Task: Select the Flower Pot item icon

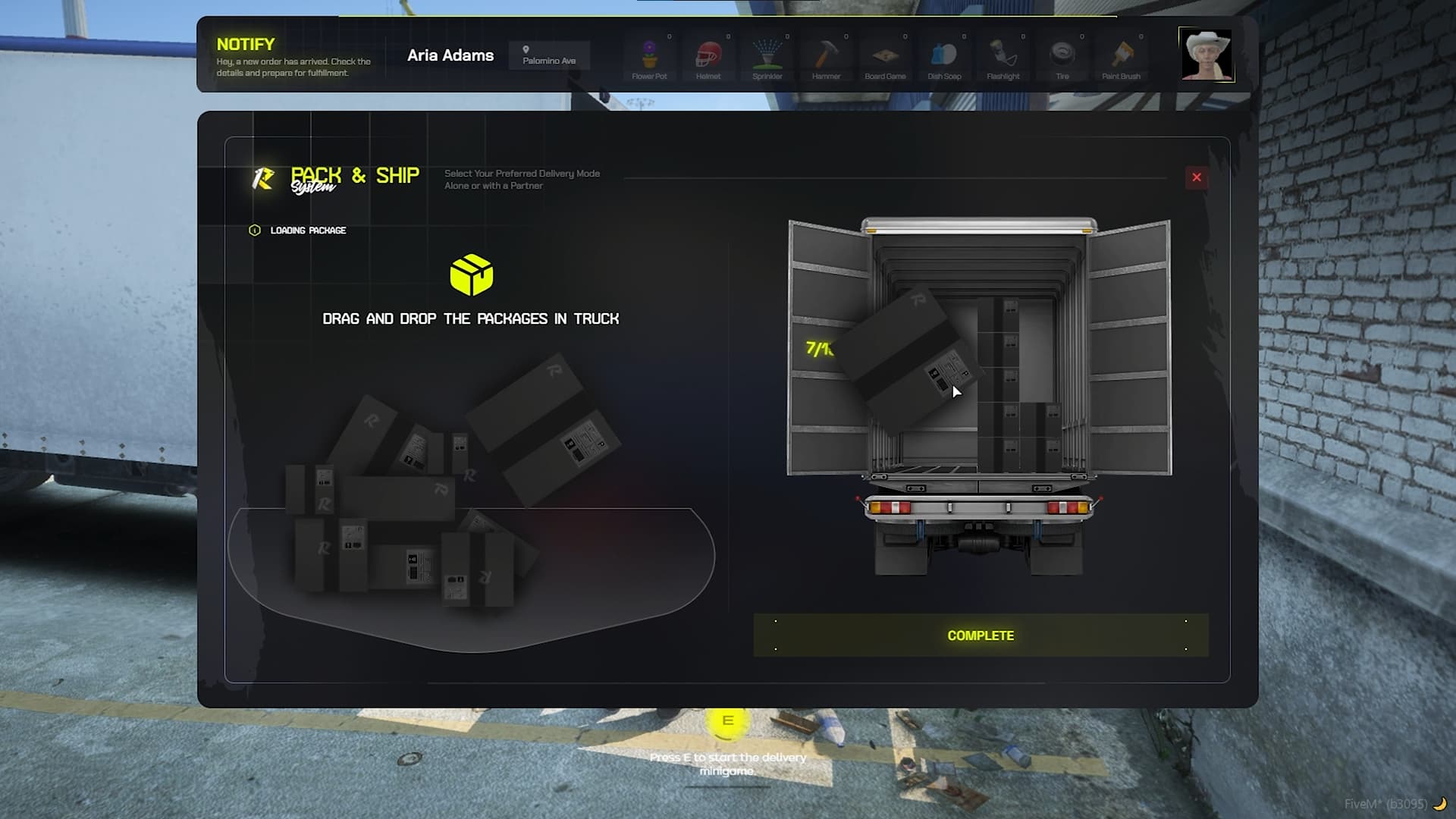Action: [650, 53]
